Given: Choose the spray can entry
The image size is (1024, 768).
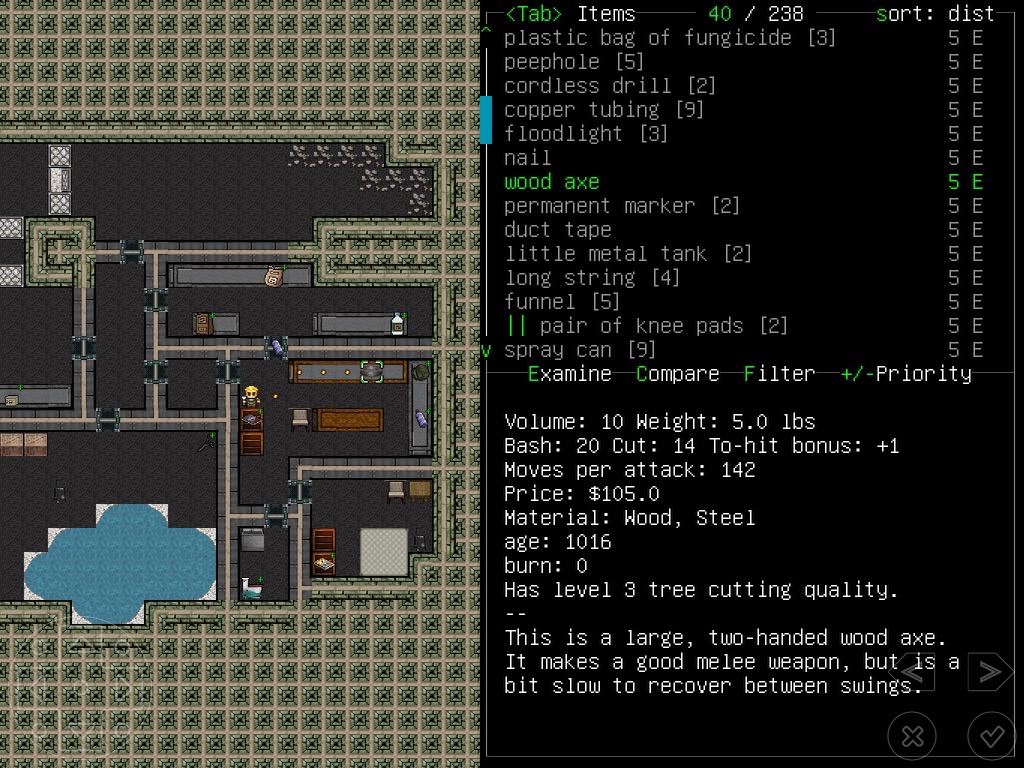Looking at the screenshot, I should (x=579, y=350).
